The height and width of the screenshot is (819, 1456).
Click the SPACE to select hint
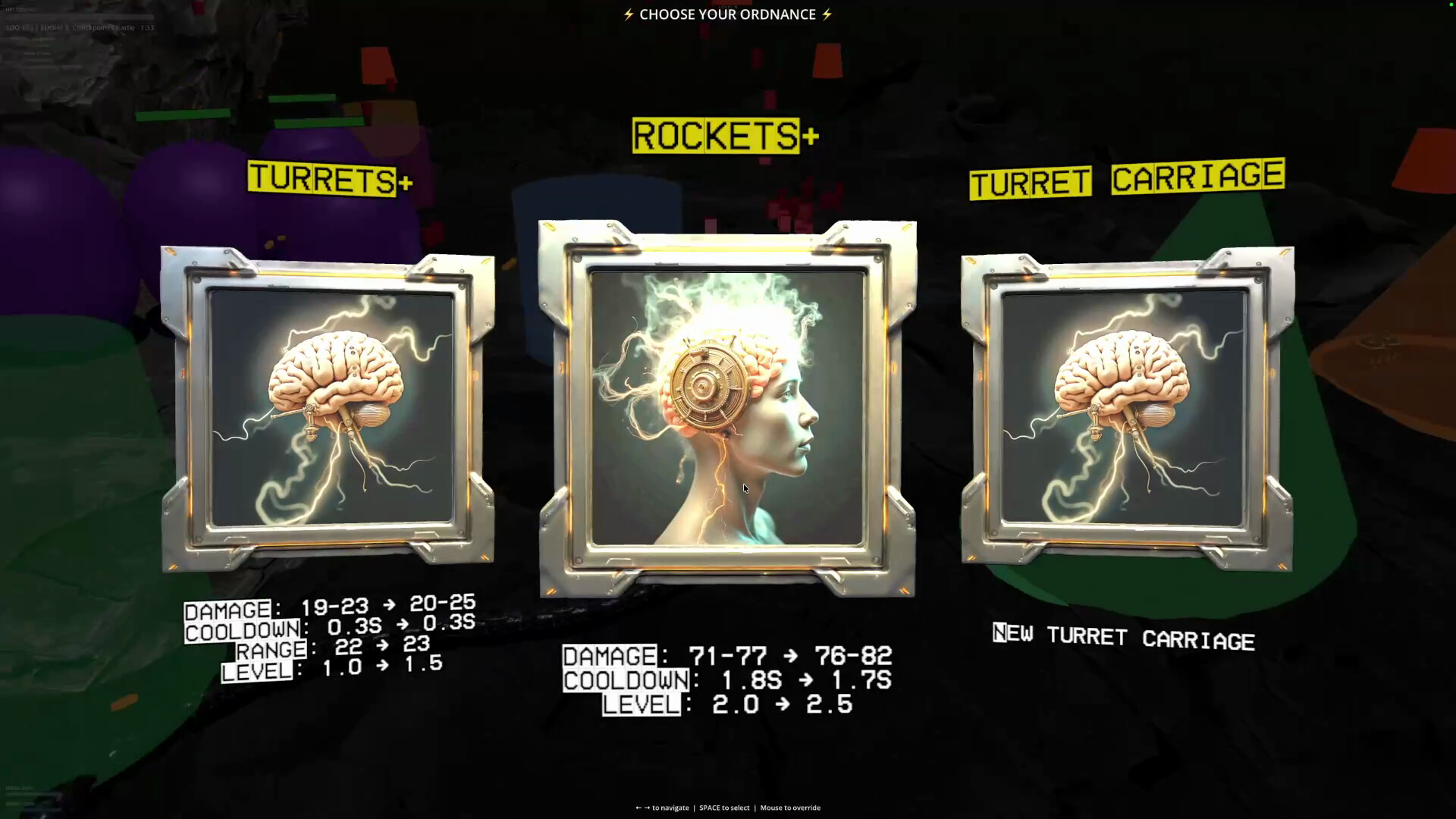723,808
